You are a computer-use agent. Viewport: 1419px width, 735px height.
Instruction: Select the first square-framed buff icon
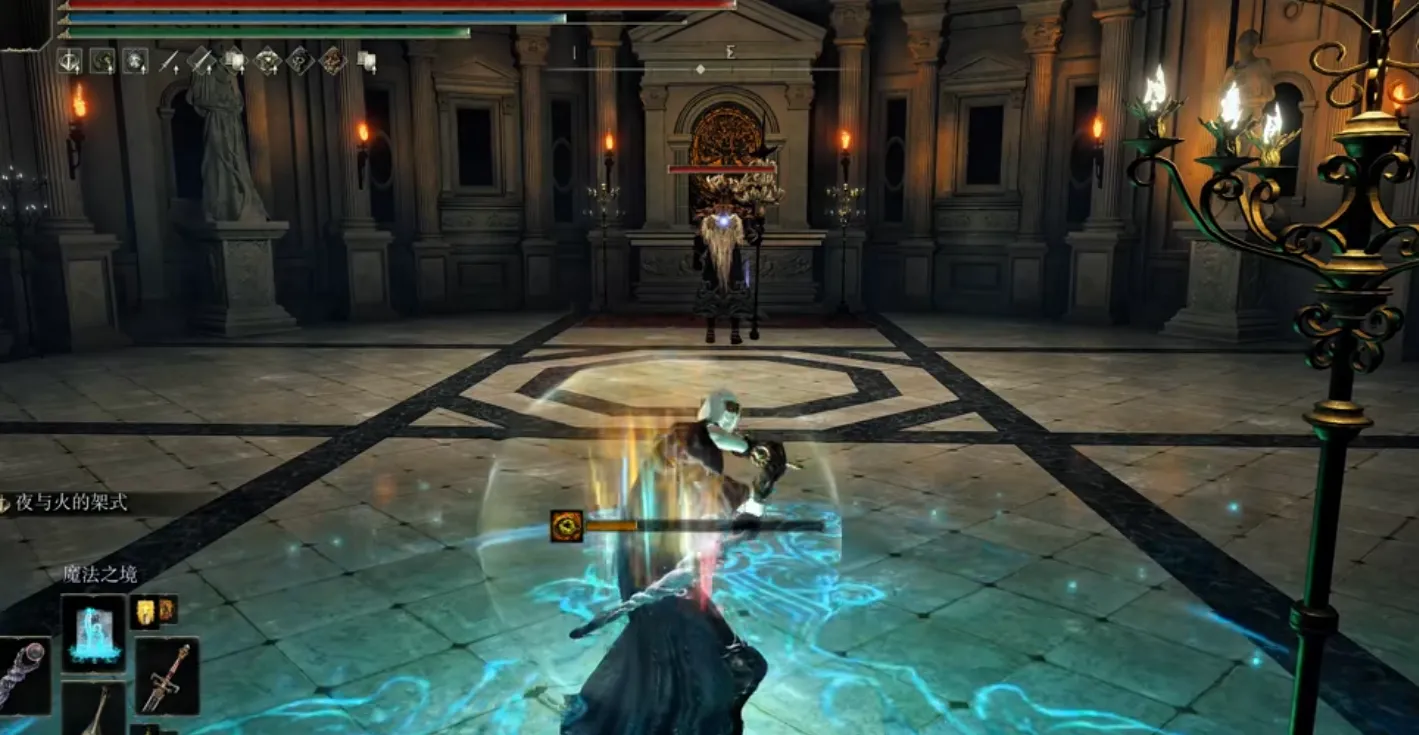click(69, 61)
